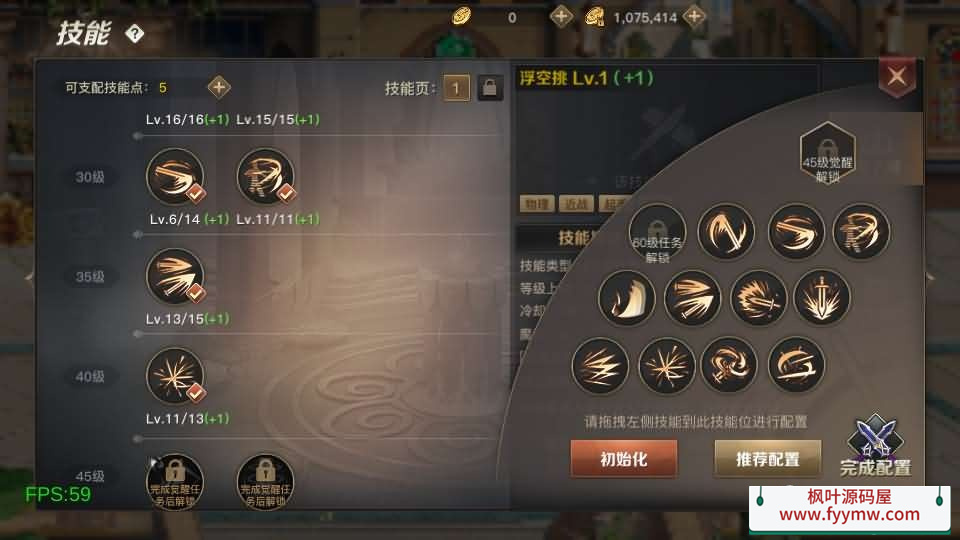Open the skill help question mark

point(135,34)
